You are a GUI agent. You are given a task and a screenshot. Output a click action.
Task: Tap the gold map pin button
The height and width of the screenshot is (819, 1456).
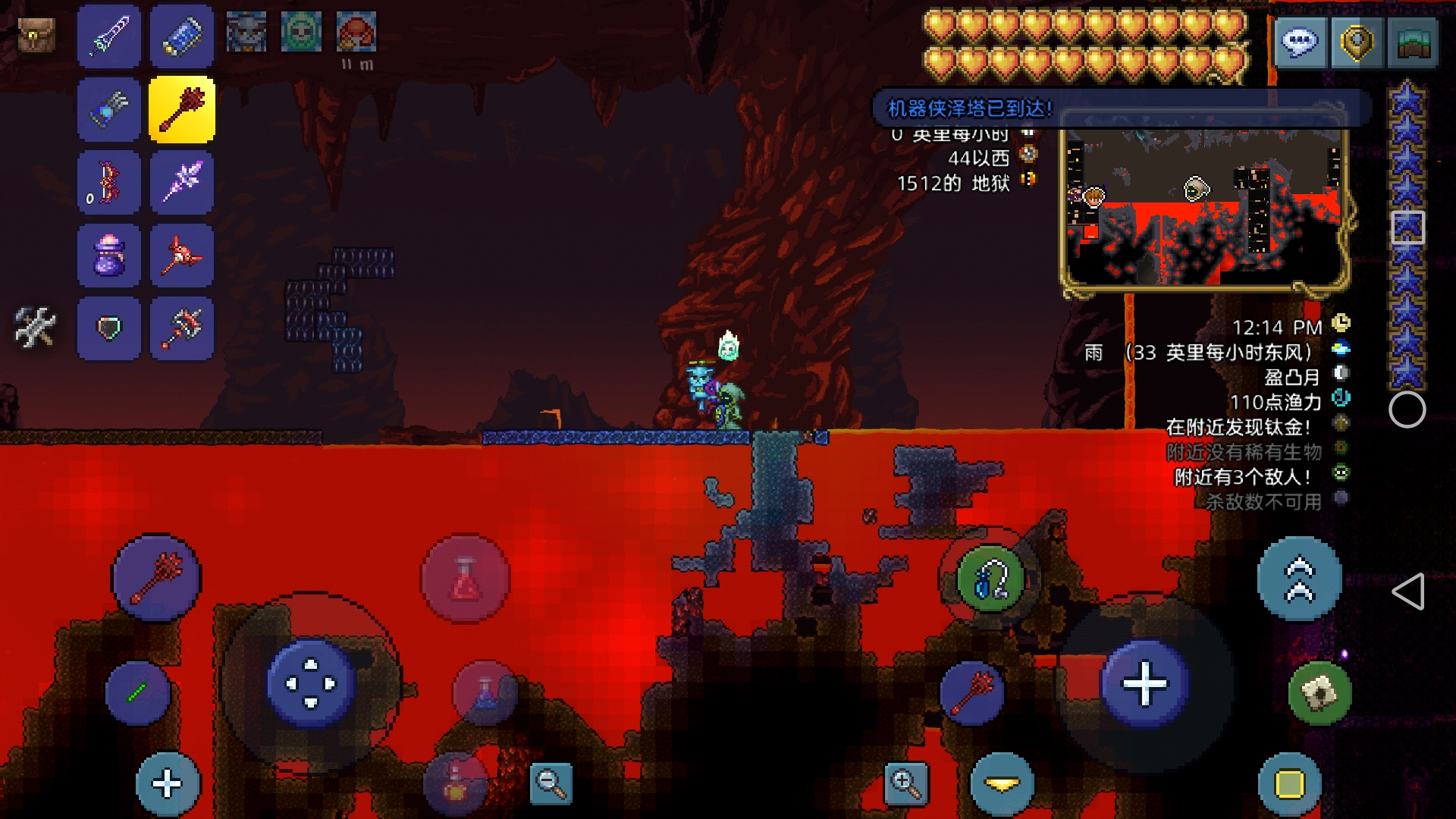(x=1357, y=43)
